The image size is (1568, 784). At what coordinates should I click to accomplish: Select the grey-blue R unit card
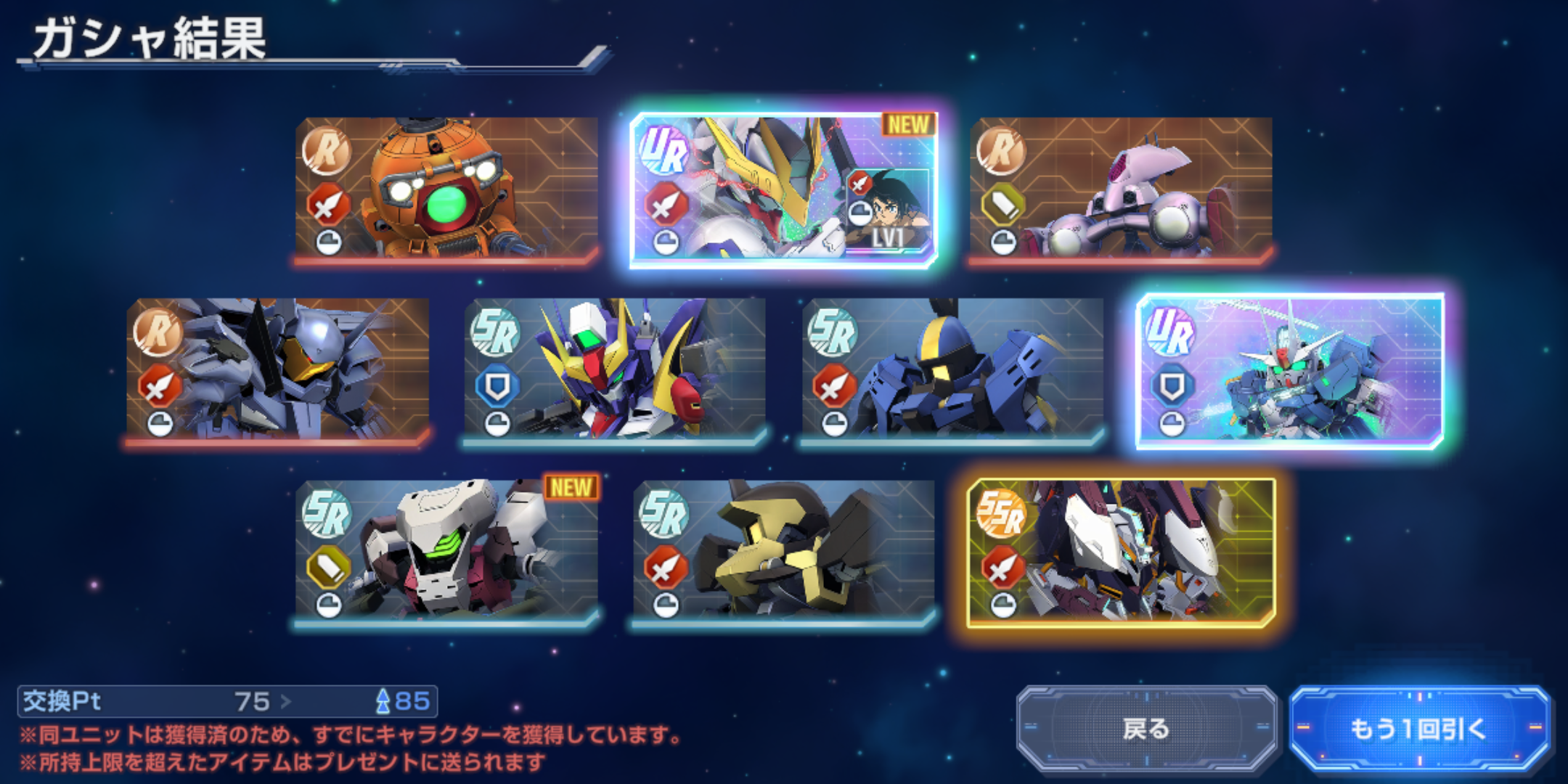[x=277, y=369]
